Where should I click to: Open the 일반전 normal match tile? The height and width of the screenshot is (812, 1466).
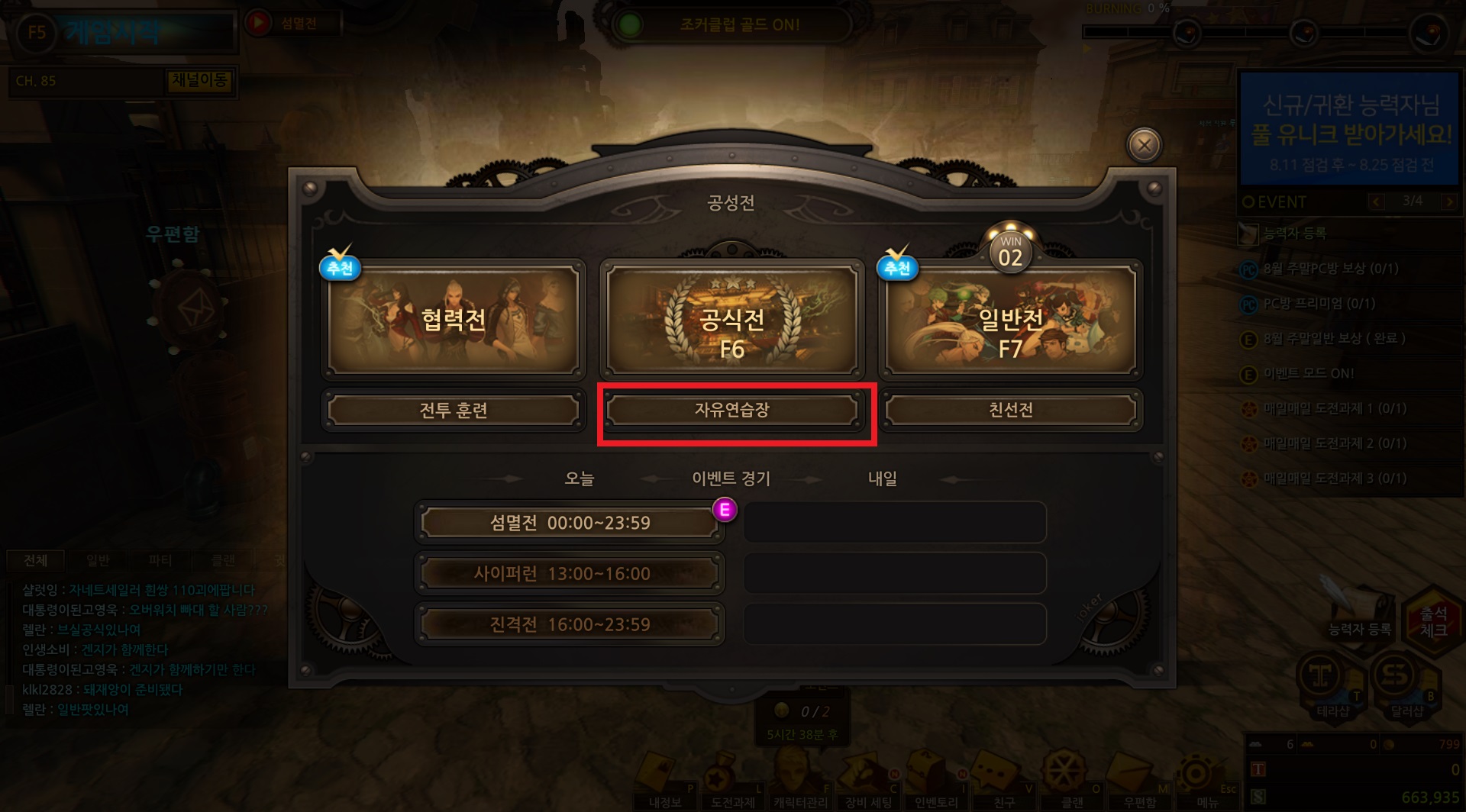[x=1010, y=321]
